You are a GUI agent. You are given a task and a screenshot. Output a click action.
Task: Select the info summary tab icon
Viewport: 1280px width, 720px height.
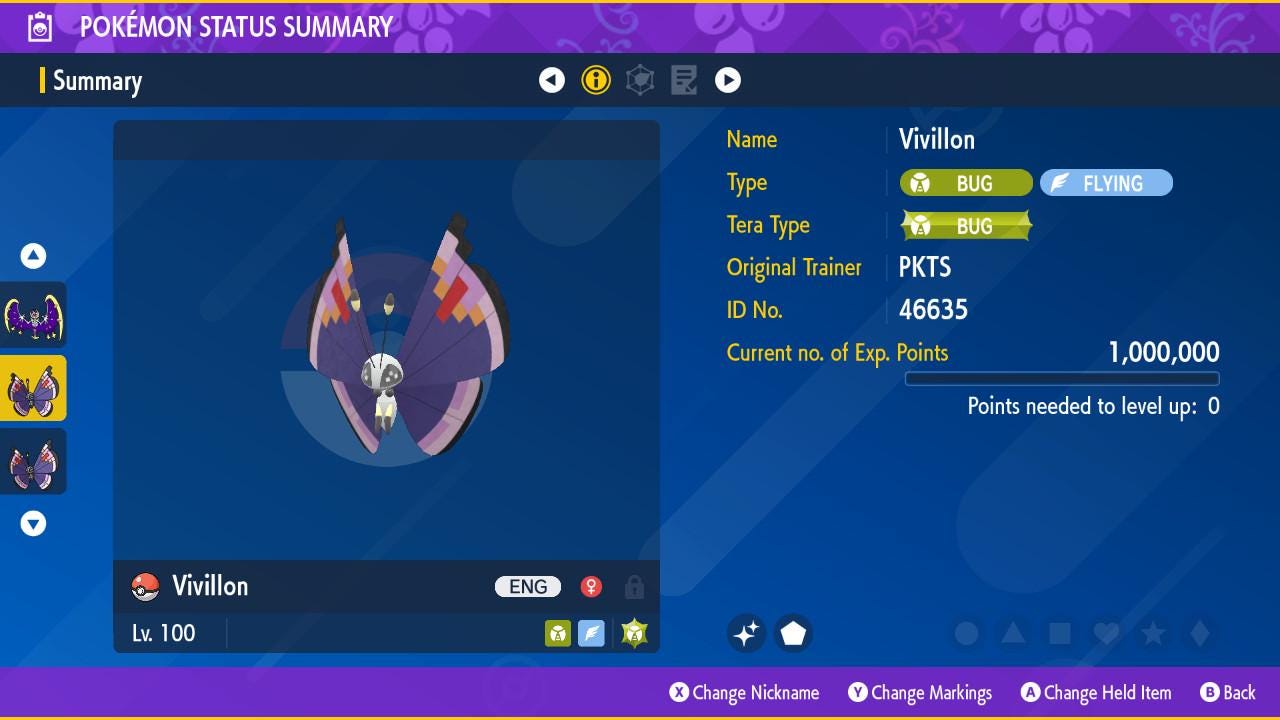click(596, 80)
